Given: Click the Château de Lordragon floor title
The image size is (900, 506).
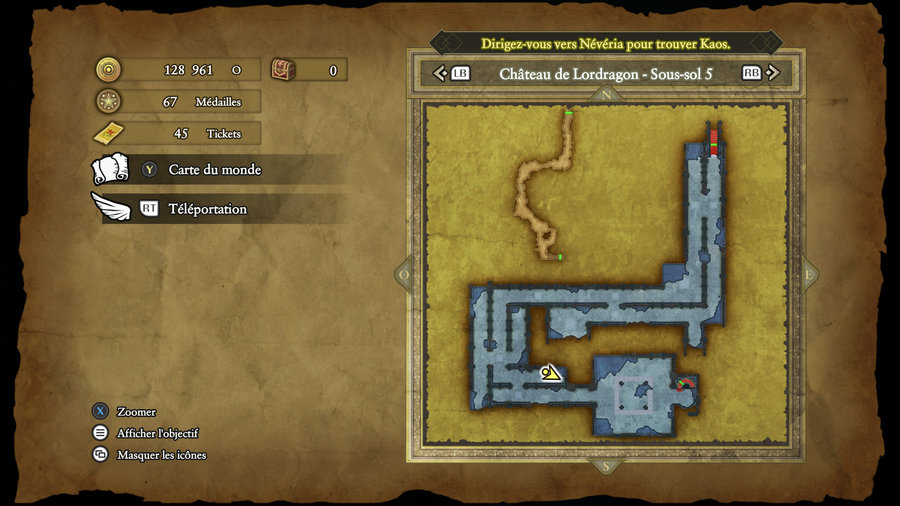Looking at the screenshot, I should 605,73.
